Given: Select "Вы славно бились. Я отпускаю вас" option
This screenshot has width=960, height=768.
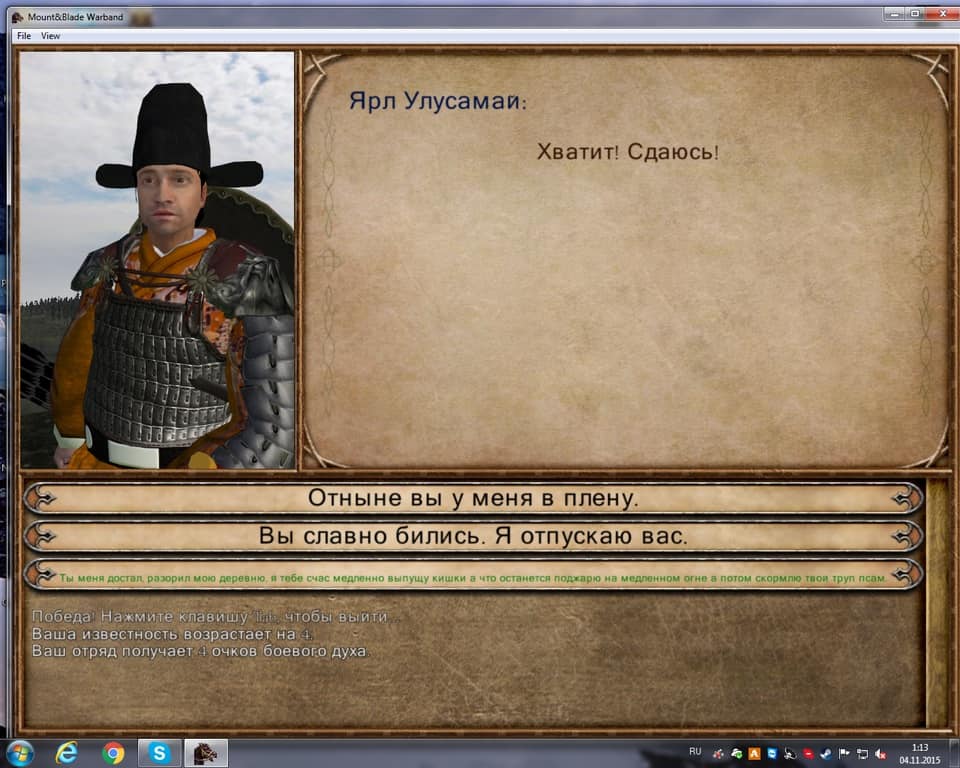Looking at the screenshot, I should pos(473,536).
